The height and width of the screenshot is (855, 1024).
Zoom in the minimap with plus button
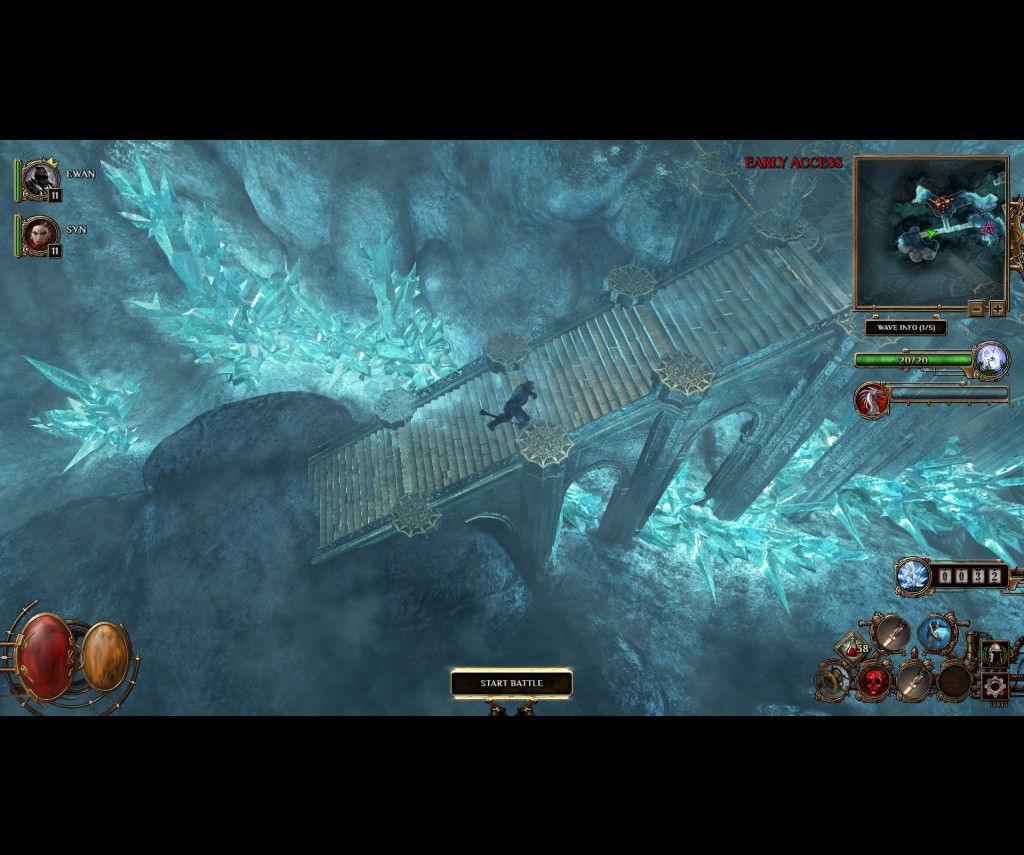[x=997, y=309]
